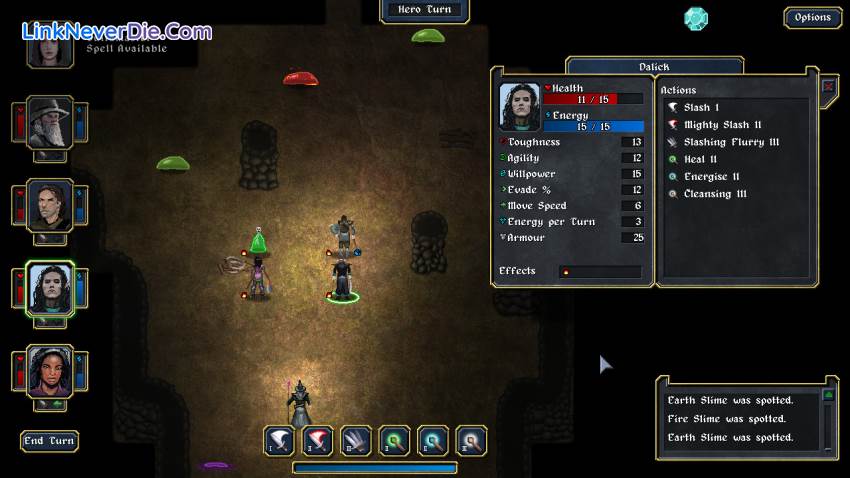This screenshot has width=850, height=478.
Task: End the current hero turn
Action: (x=49, y=441)
